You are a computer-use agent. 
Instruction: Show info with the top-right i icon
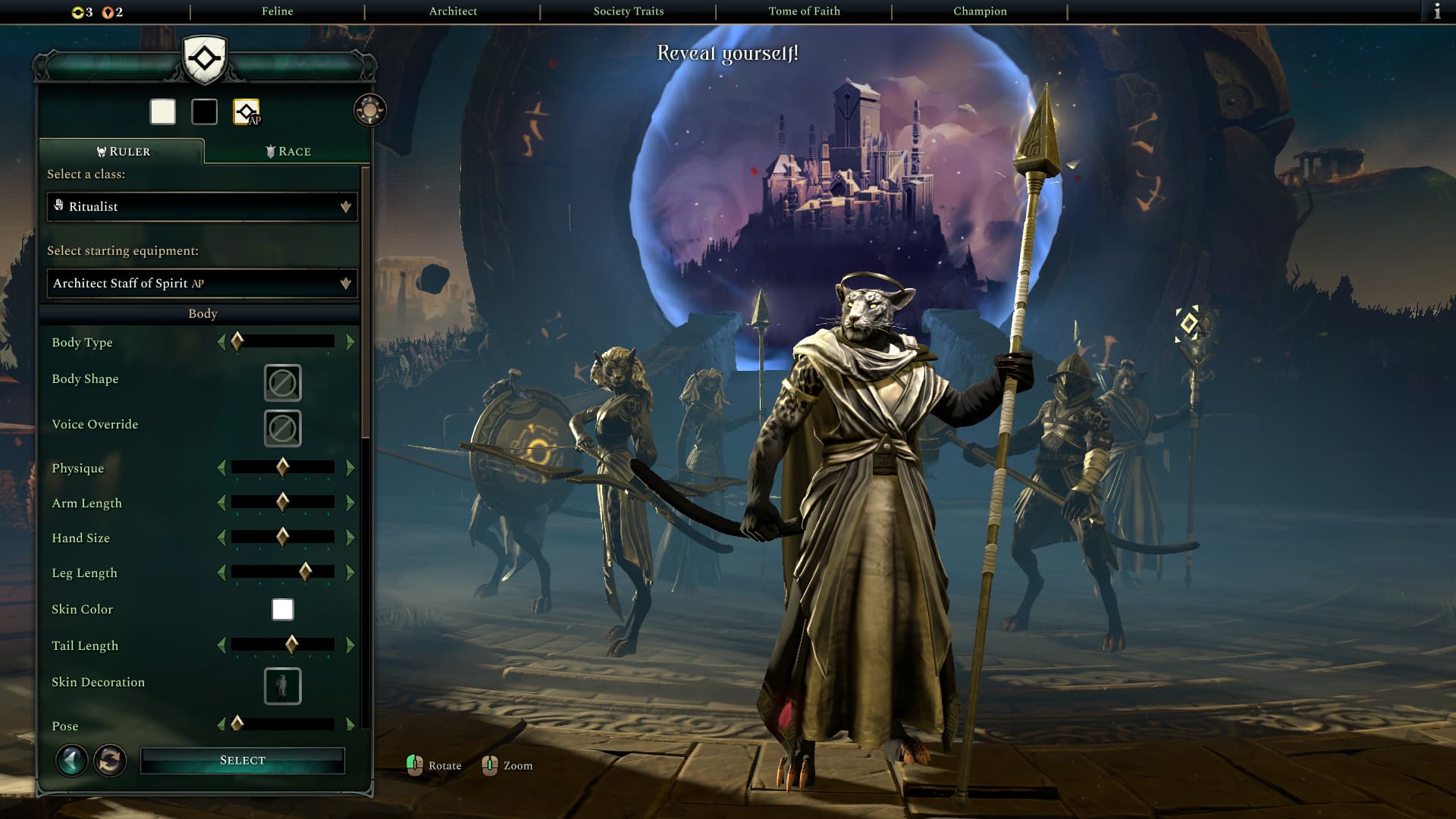pos(1437,11)
